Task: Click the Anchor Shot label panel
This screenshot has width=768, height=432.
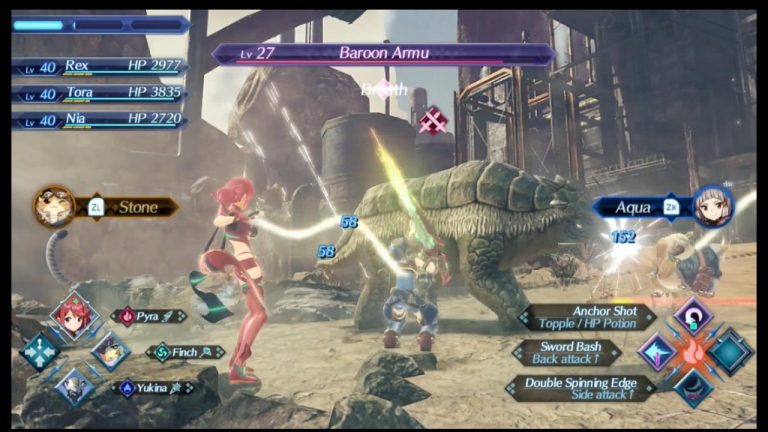Action: pyautogui.click(x=588, y=317)
